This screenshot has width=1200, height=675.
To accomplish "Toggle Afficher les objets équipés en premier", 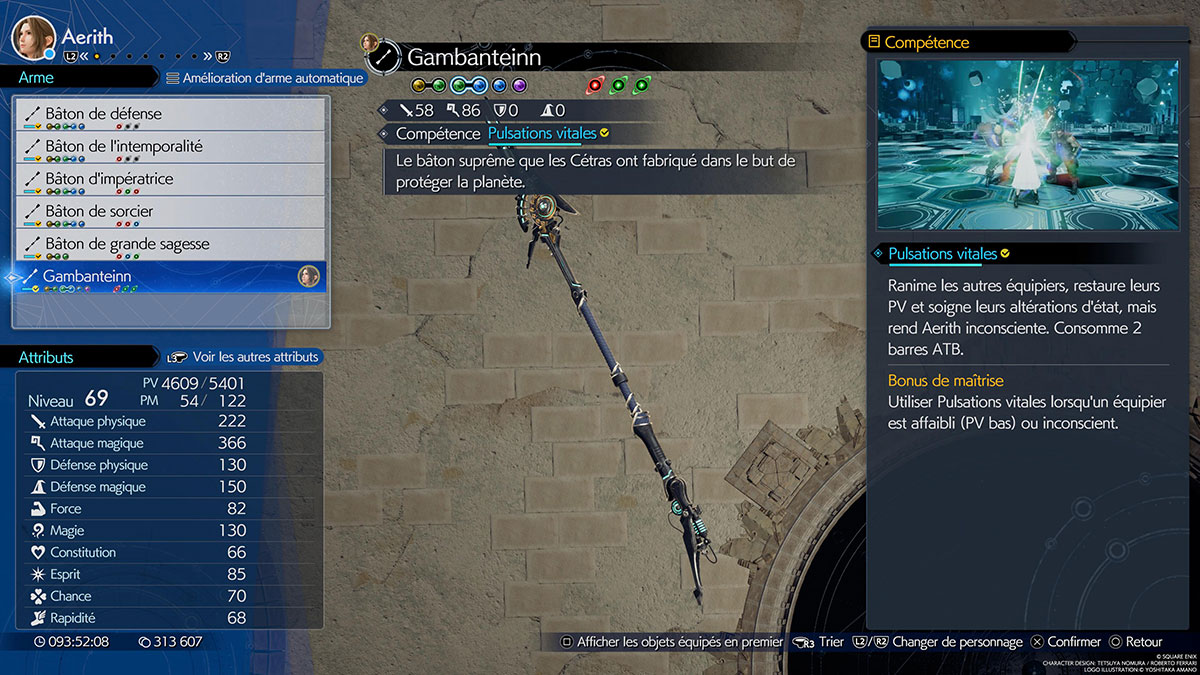I will point(670,642).
